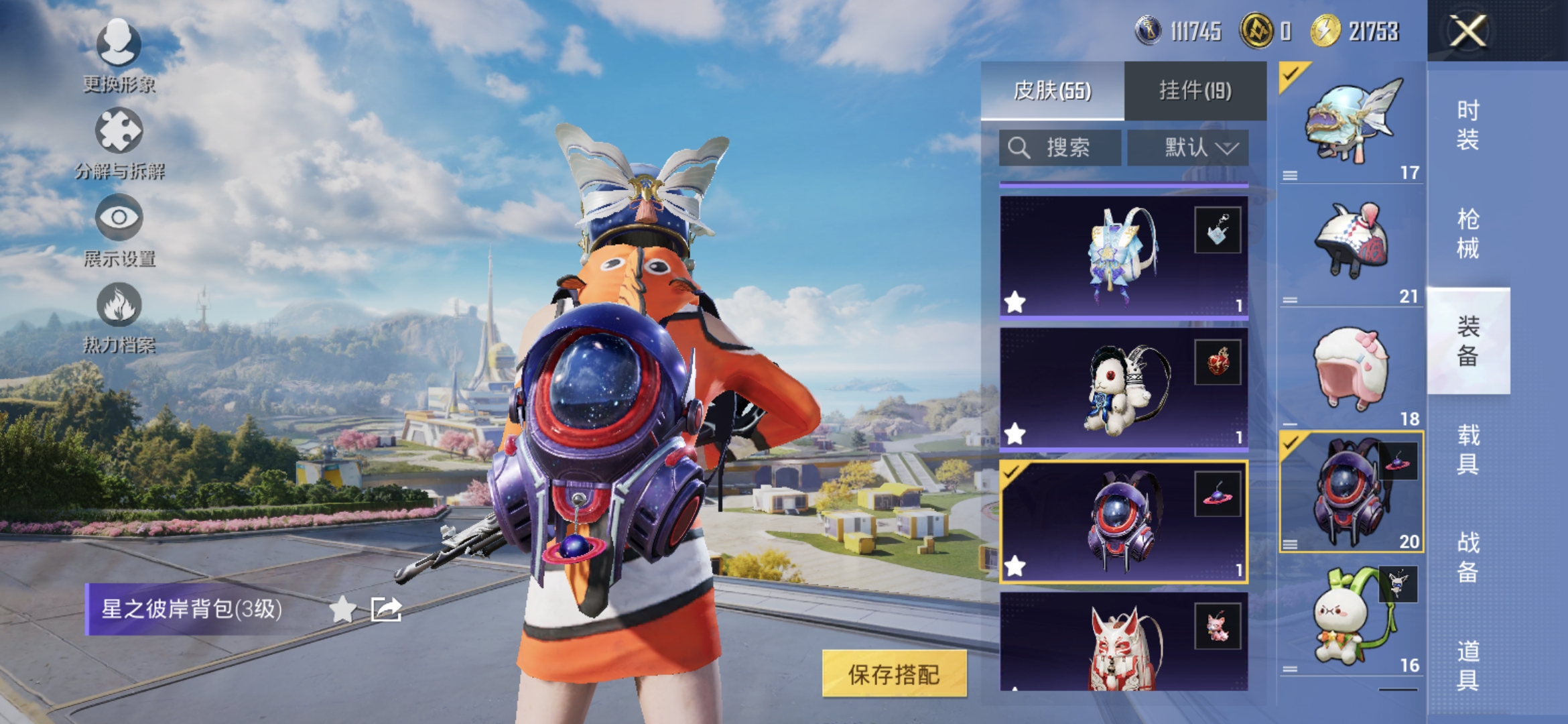Save outfit with 保存搭配 button
The width and height of the screenshot is (1568, 724).
tap(894, 674)
